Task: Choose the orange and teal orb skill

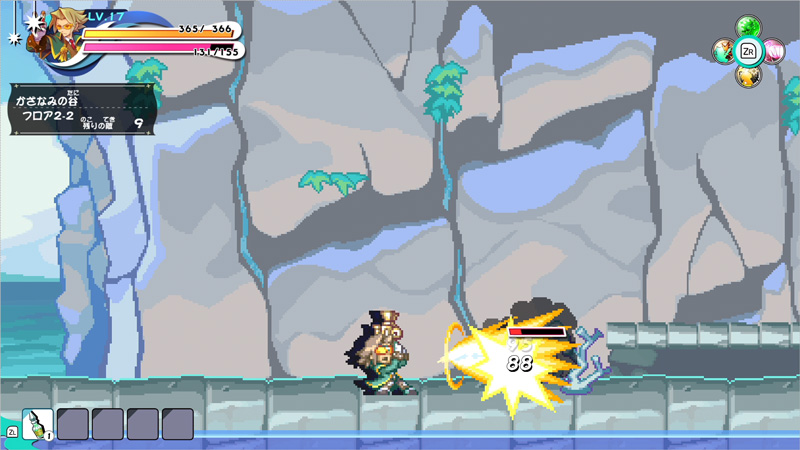Action: [723, 50]
